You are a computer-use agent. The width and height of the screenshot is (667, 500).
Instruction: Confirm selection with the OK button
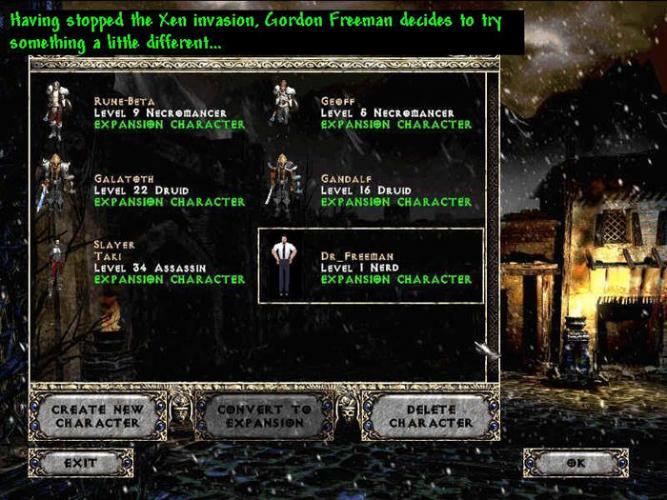pos(575,463)
